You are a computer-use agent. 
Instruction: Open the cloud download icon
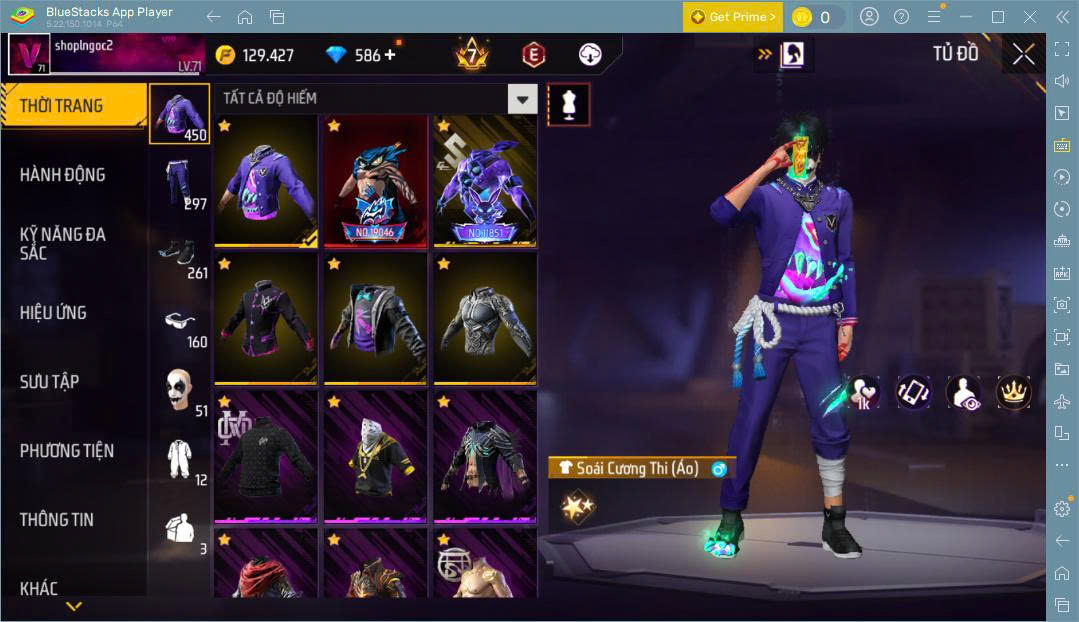coord(590,55)
